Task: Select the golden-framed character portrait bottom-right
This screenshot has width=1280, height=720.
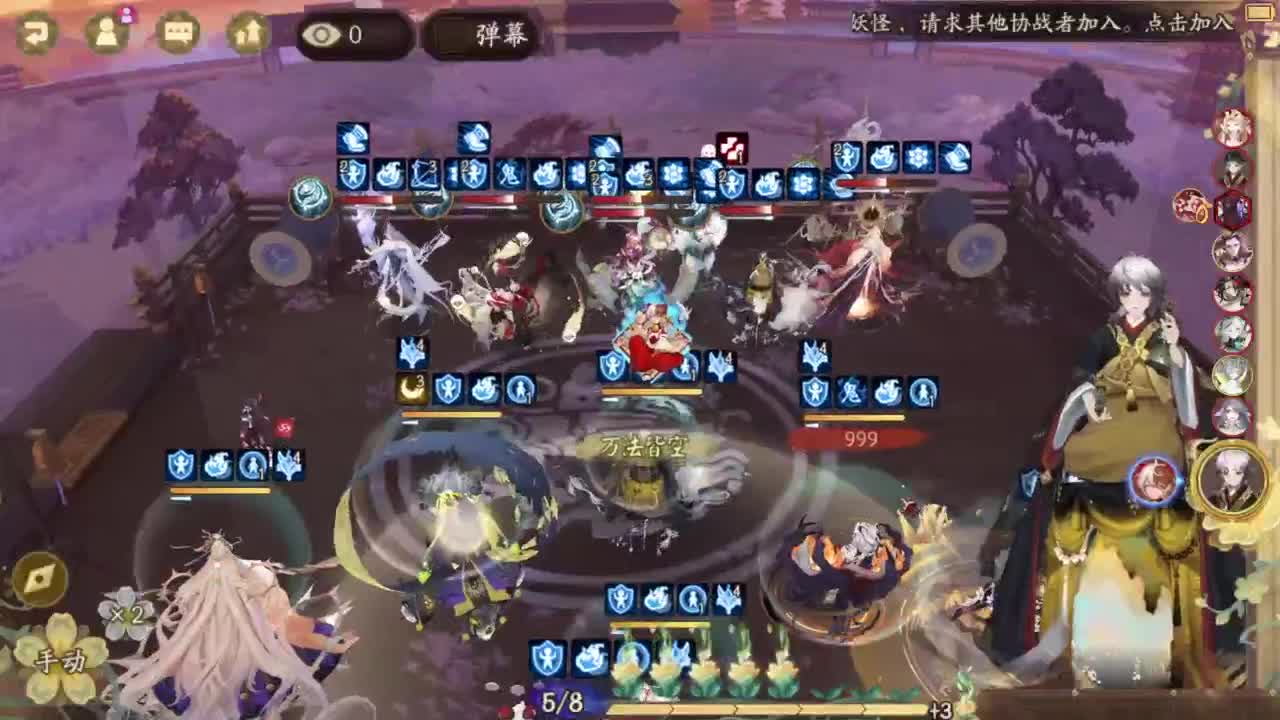Action: pos(1230,480)
